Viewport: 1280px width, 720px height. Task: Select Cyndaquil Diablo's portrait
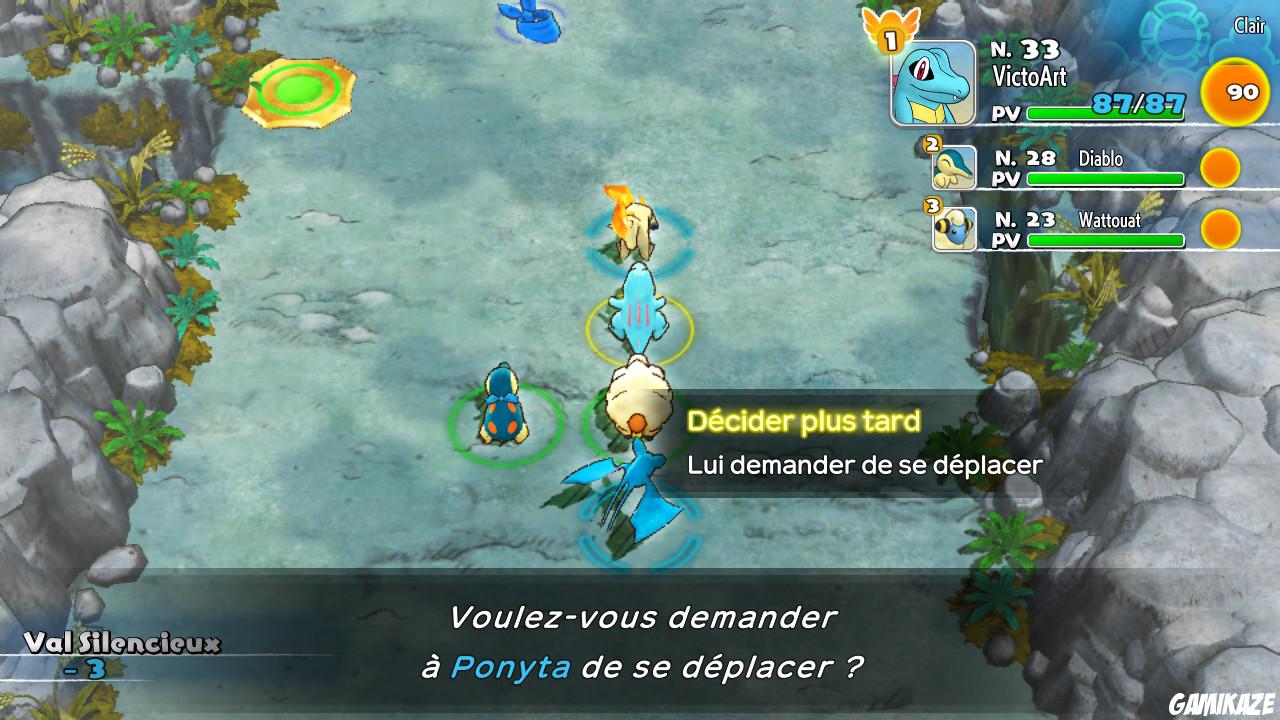pyautogui.click(x=956, y=167)
